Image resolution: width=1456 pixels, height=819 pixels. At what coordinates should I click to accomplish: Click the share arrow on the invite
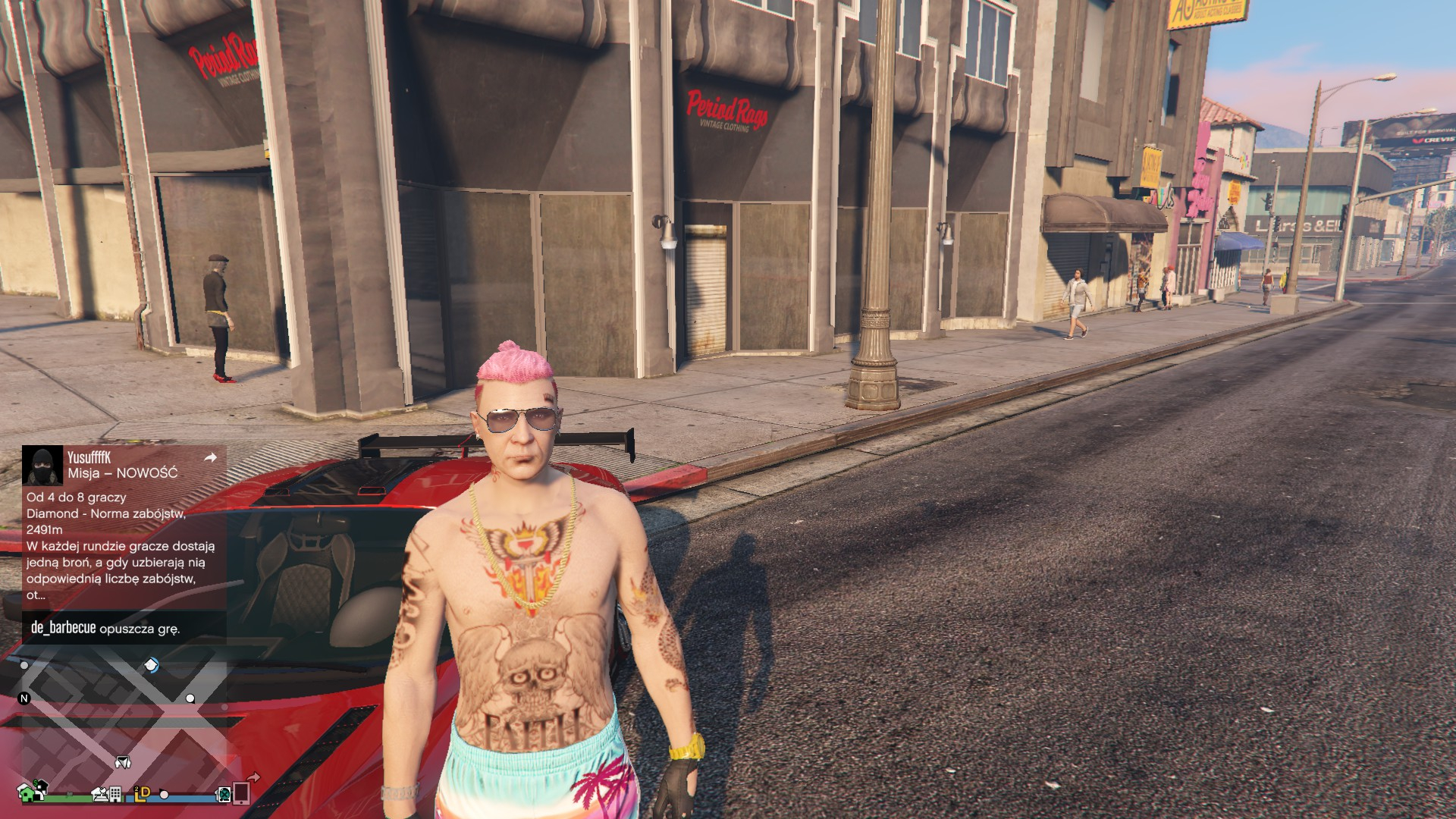[x=211, y=457]
